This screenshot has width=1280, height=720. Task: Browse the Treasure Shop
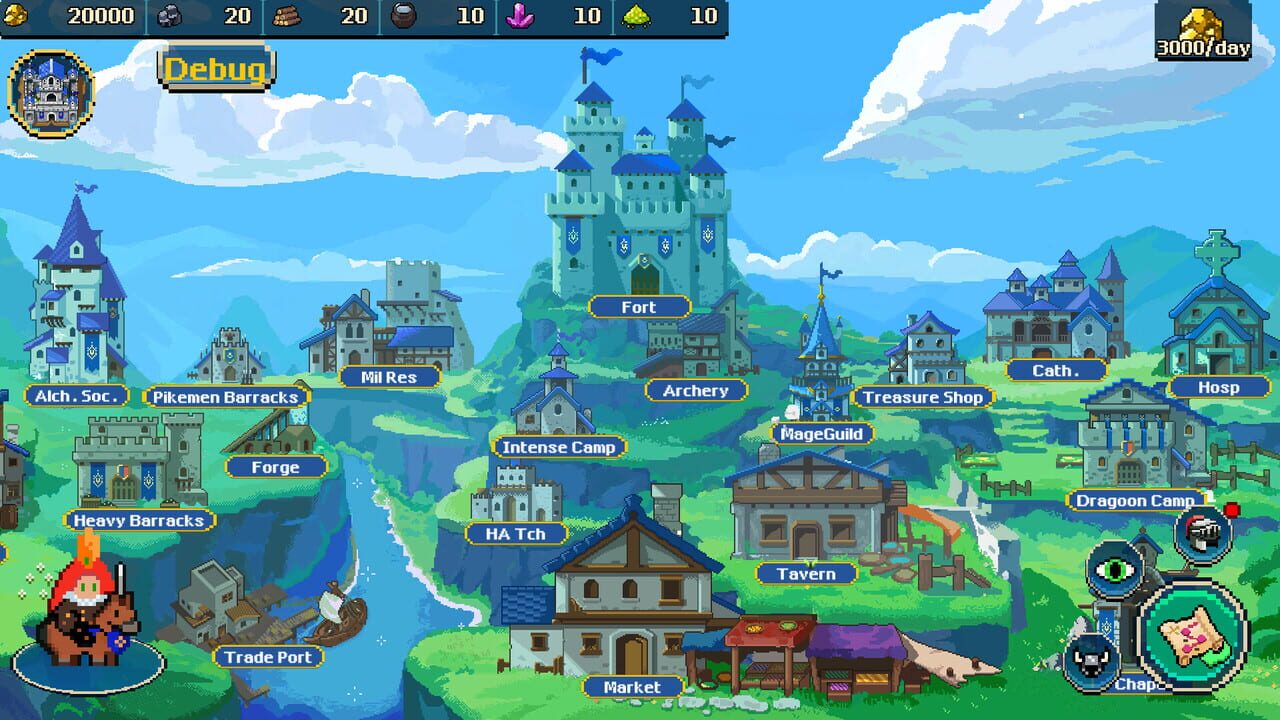pyautogui.click(x=922, y=396)
